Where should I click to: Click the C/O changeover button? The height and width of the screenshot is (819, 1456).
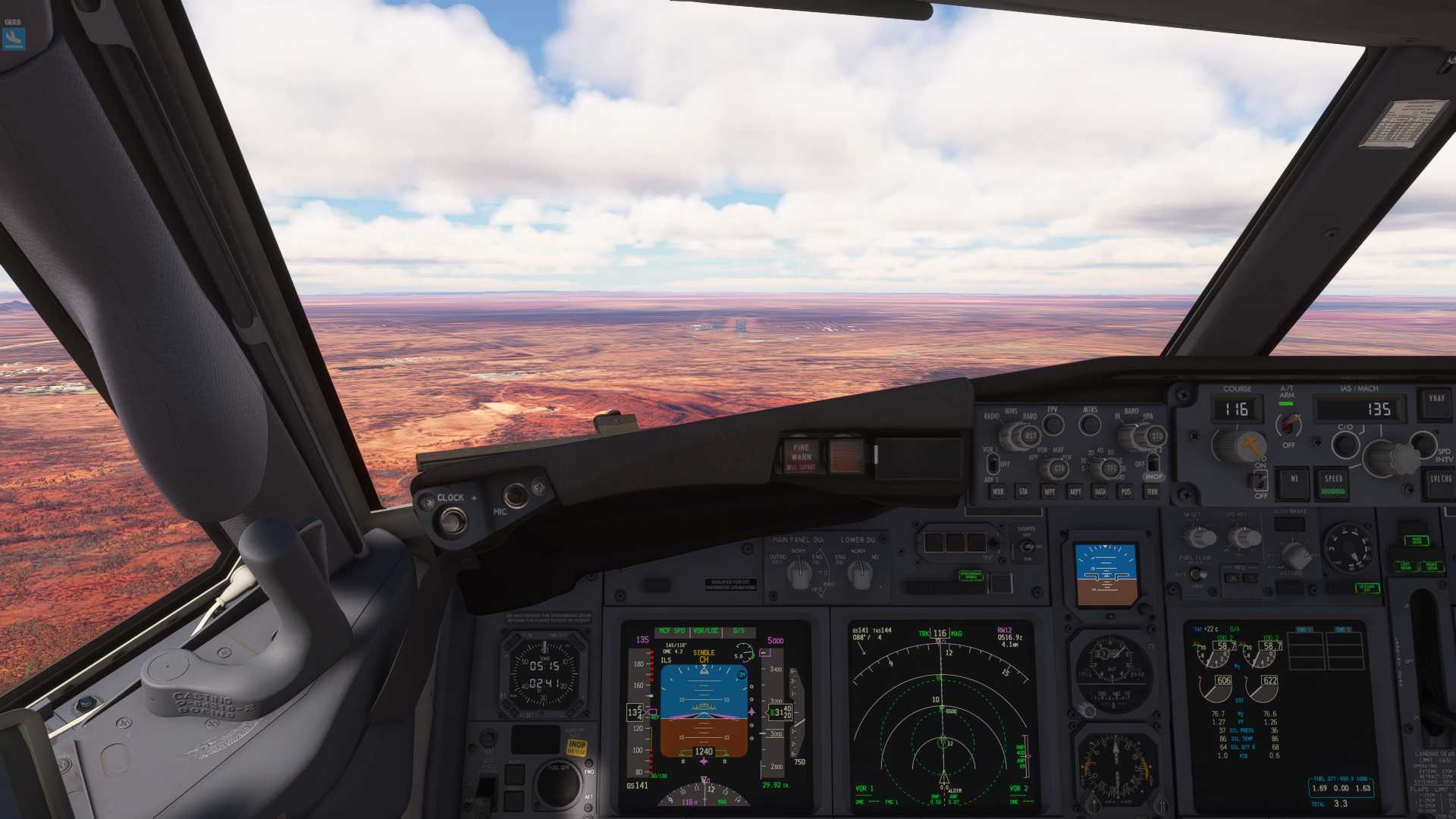tap(1345, 444)
